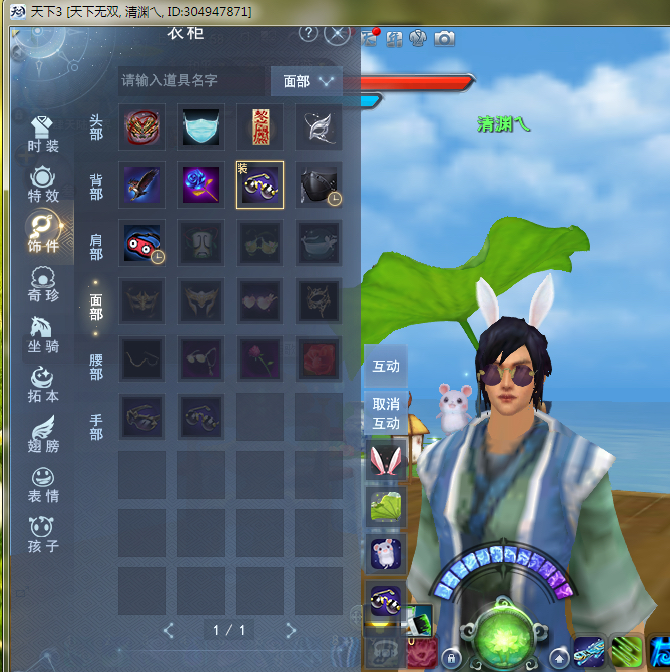Viewport: 670px width, 672px height.
Task: Click the 互动 interact button
Action: click(x=386, y=366)
